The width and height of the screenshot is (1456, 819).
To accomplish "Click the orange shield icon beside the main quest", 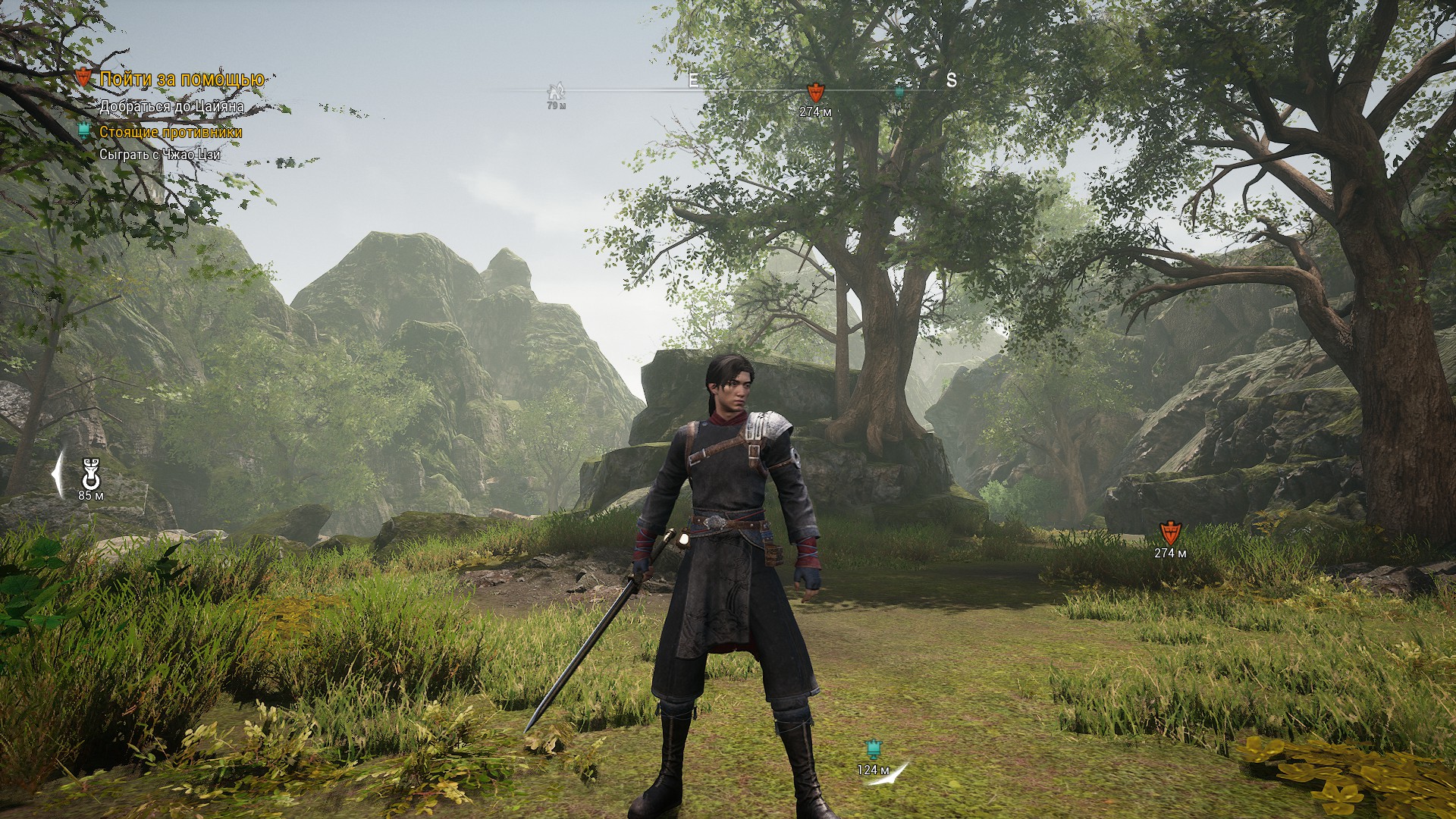I will click(84, 77).
